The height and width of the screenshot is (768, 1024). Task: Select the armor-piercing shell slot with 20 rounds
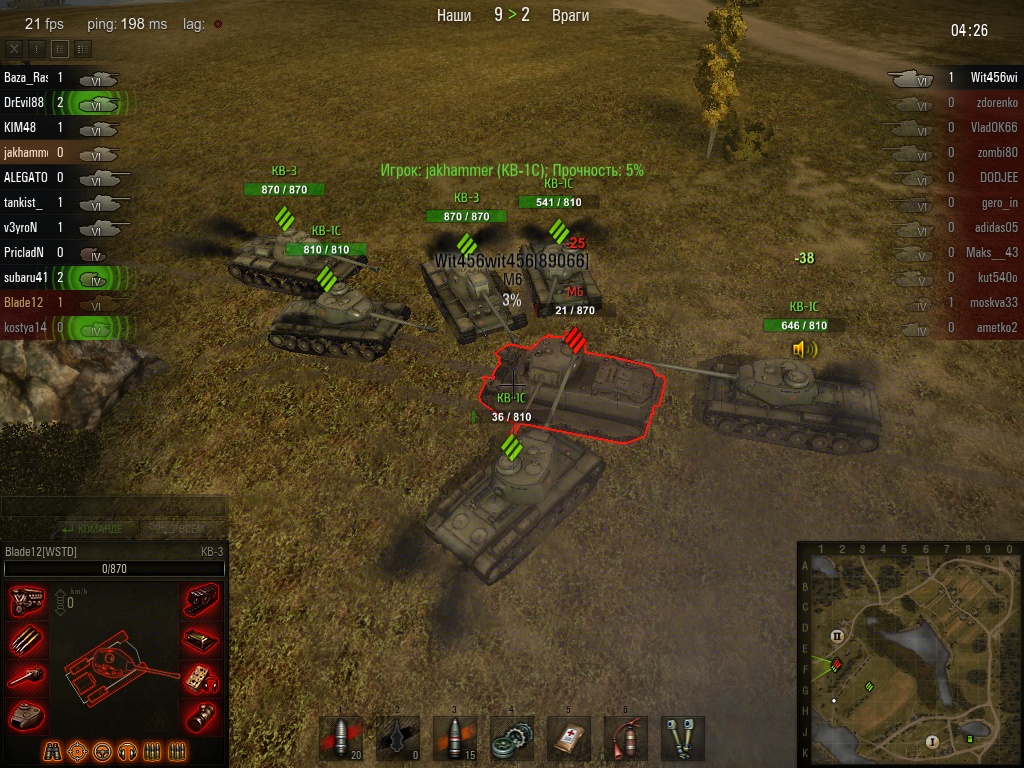point(340,739)
